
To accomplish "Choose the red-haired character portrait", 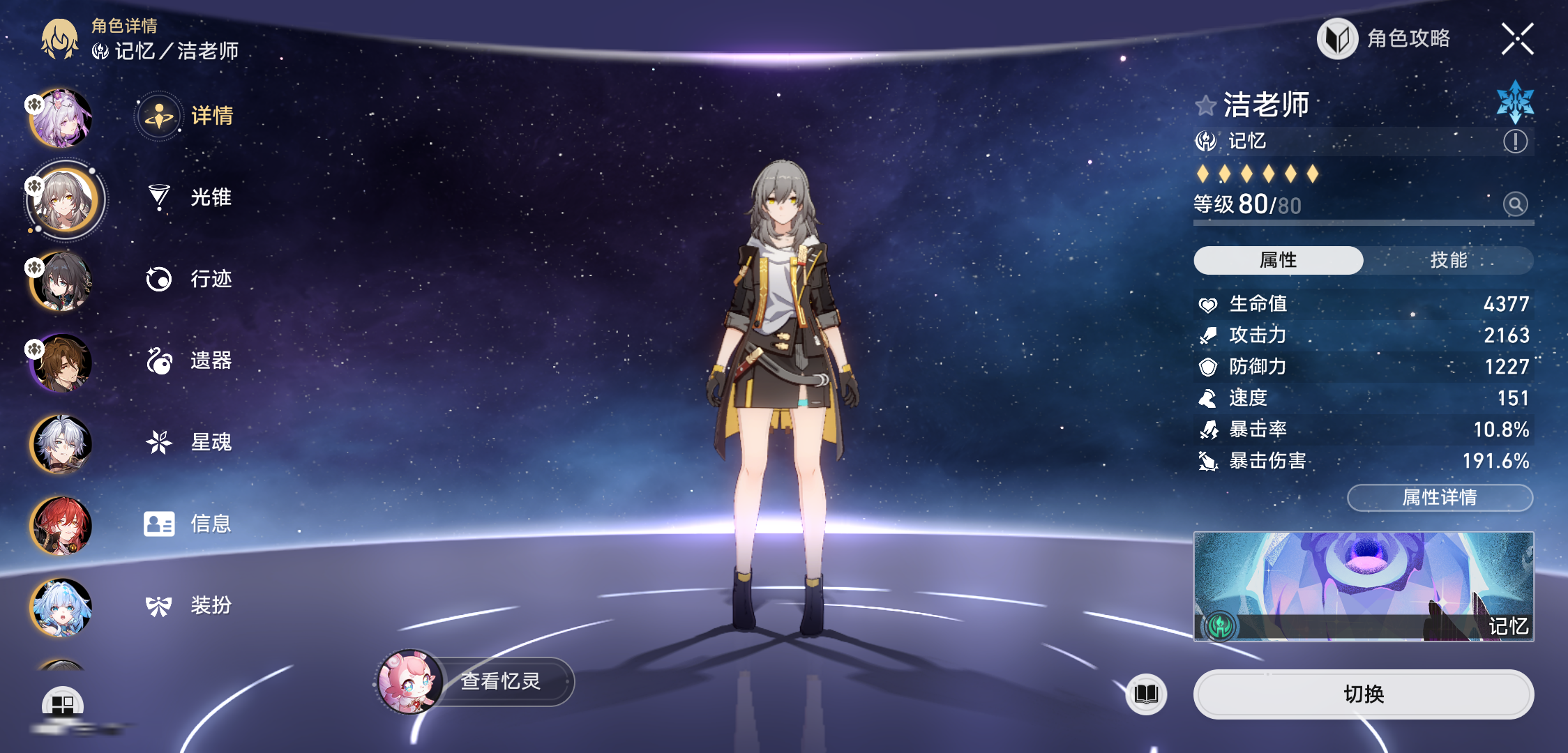I will [61, 525].
